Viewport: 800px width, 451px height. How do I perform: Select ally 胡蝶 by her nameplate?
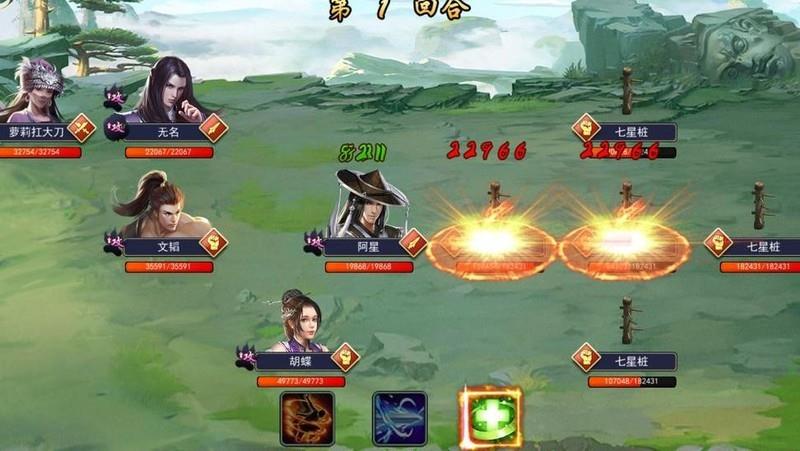tap(300, 363)
